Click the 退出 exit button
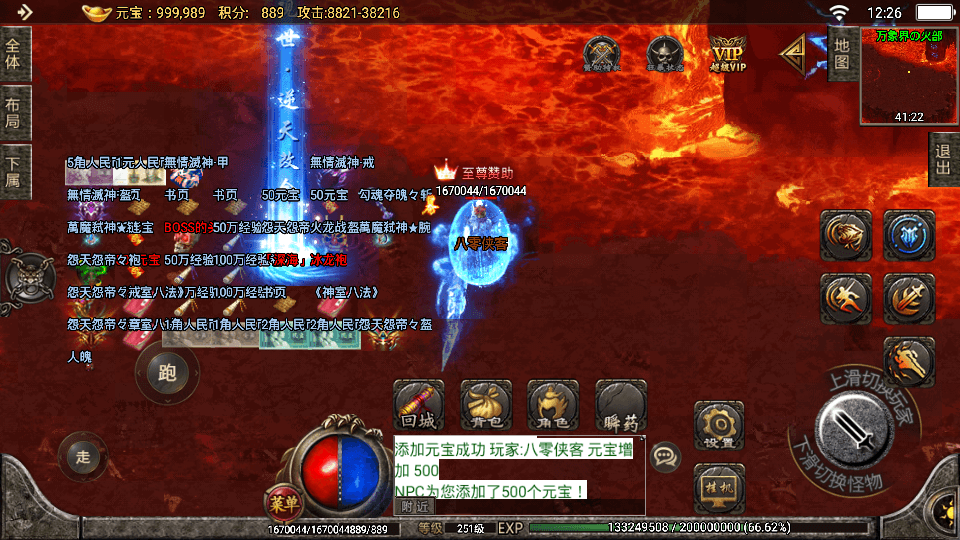 point(942,160)
